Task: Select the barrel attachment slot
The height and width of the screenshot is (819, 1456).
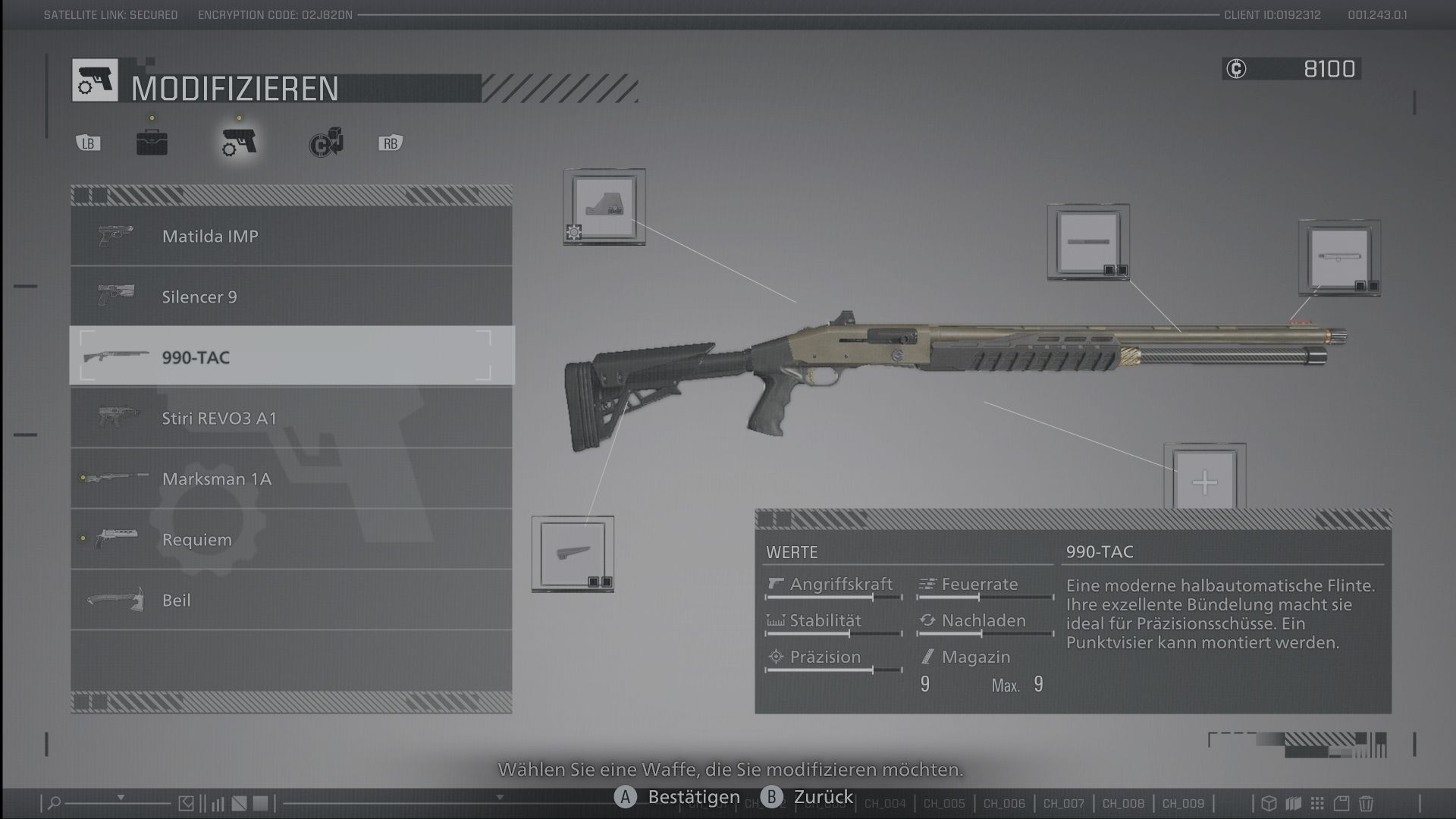Action: [x=1088, y=242]
